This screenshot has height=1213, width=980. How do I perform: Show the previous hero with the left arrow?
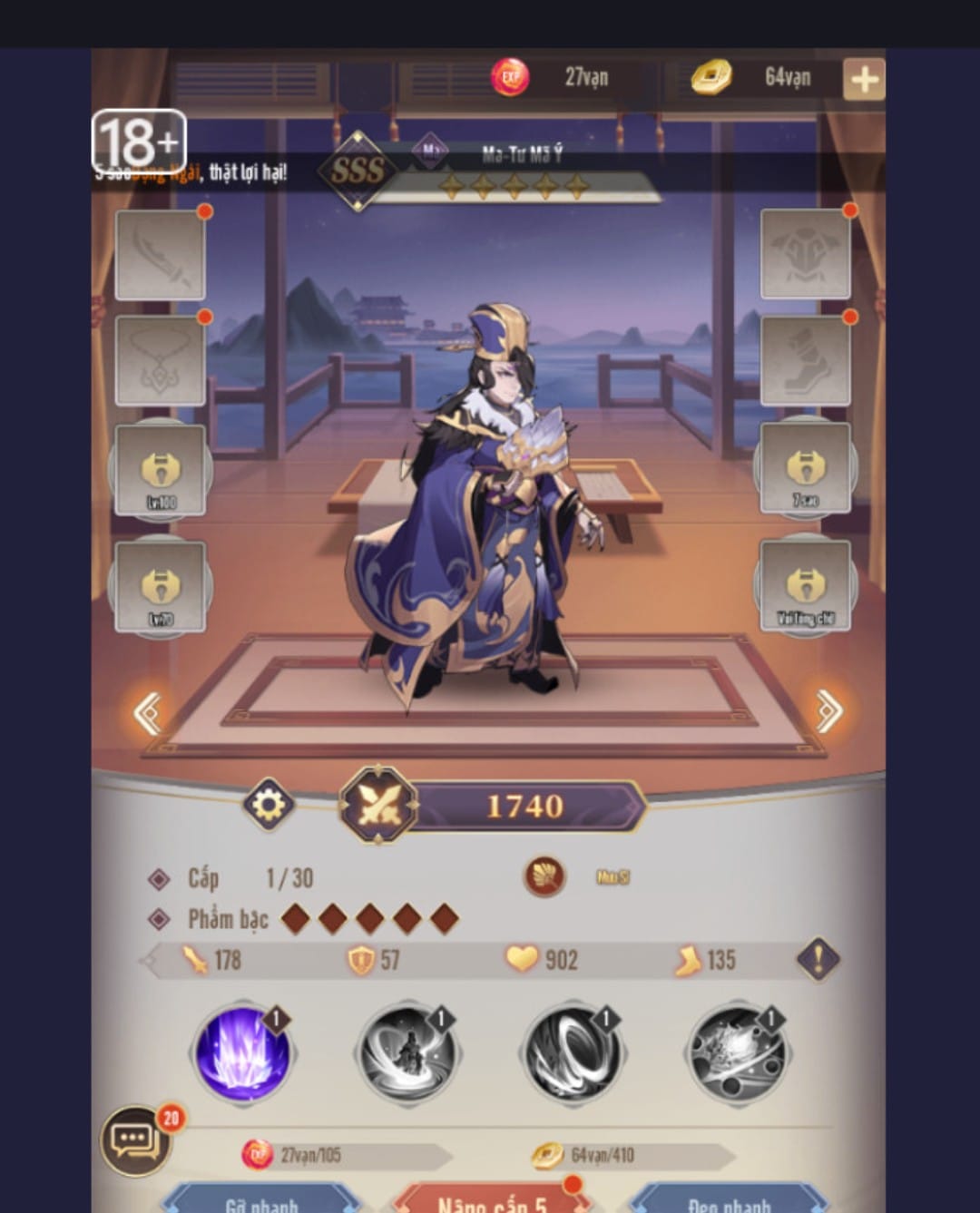coord(148,712)
